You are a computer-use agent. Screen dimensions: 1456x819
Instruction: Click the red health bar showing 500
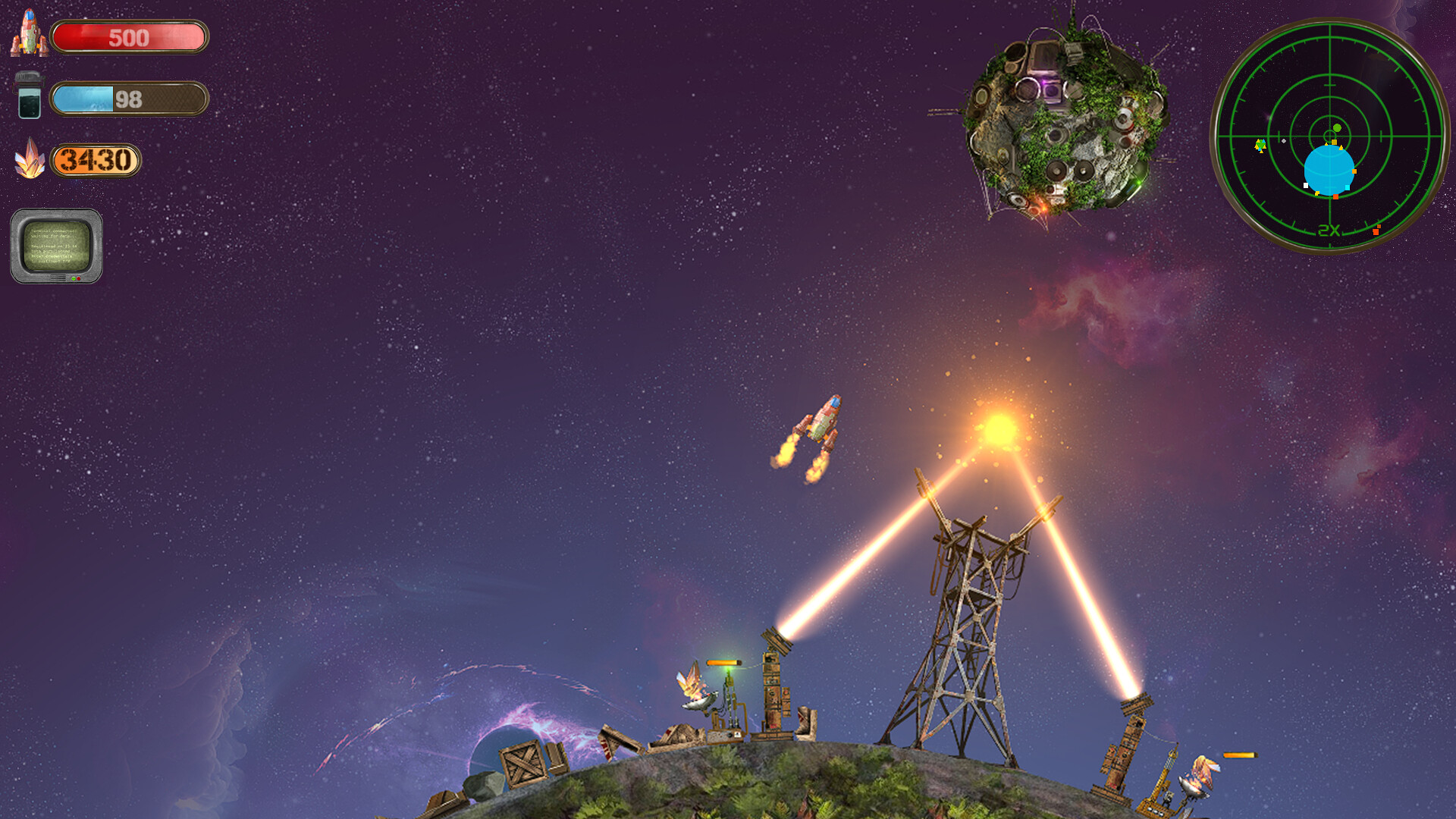[129, 36]
